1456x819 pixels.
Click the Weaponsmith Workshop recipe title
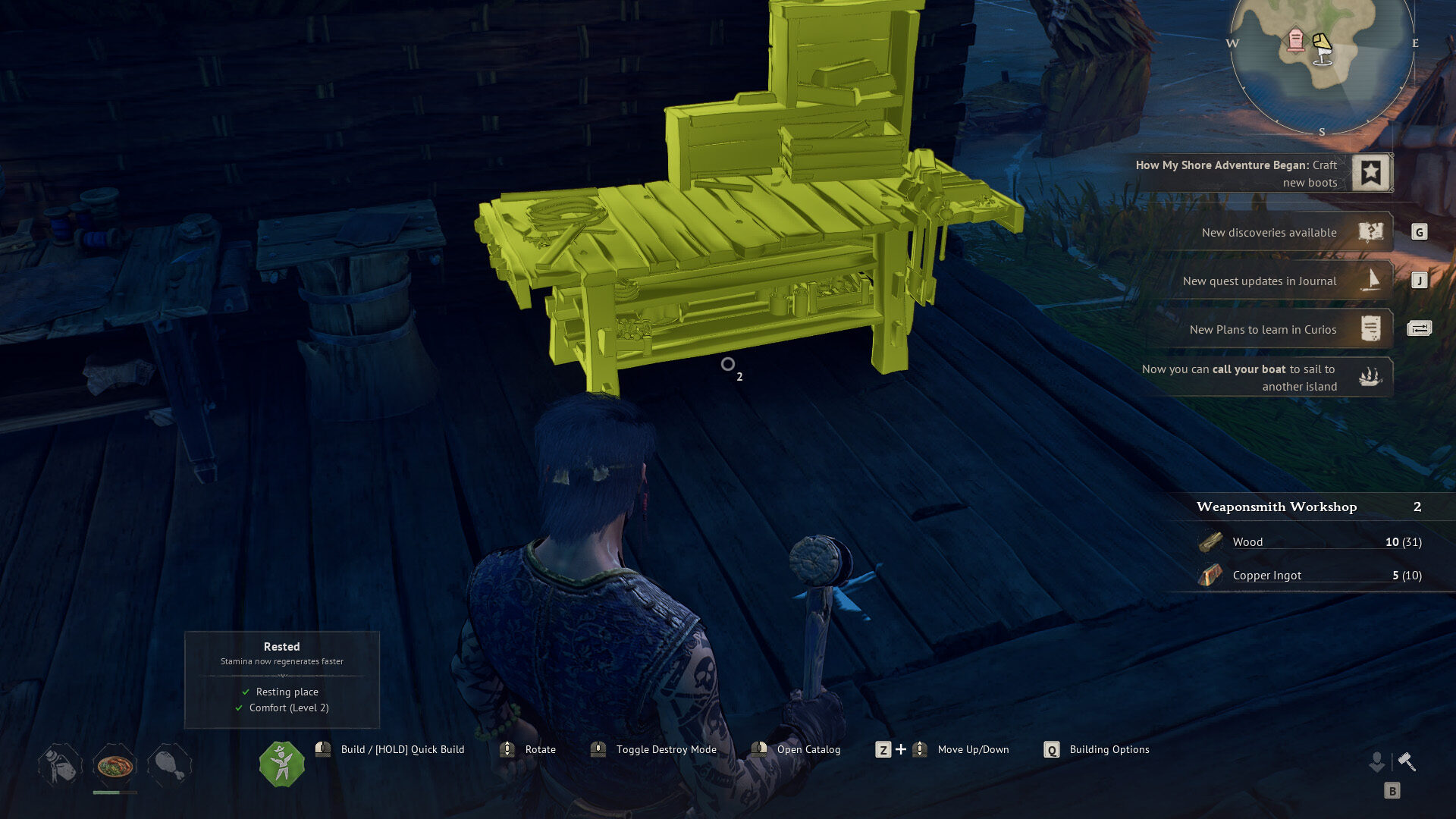tap(1276, 507)
